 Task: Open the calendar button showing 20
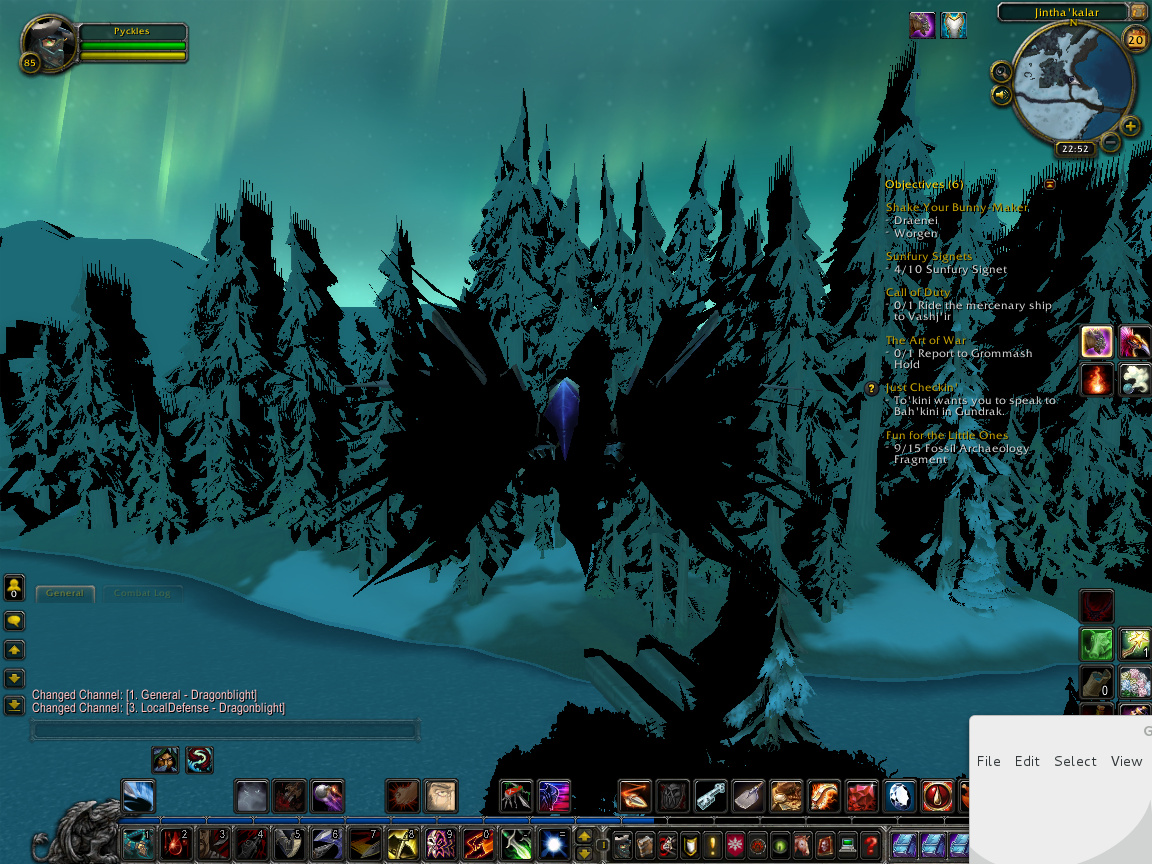coord(1136,40)
